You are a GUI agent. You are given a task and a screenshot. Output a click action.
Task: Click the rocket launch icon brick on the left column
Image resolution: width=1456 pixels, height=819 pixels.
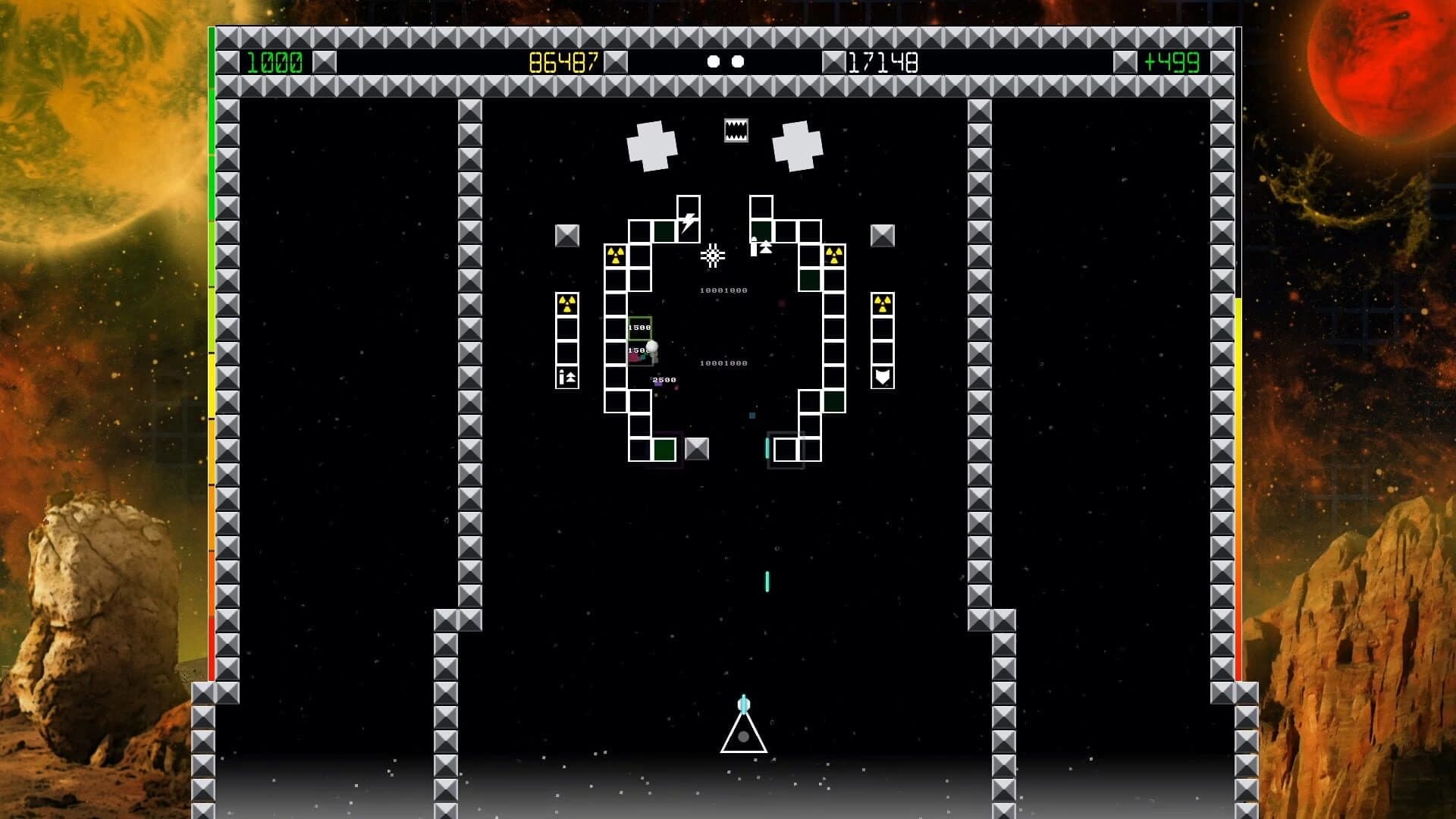tap(566, 376)
